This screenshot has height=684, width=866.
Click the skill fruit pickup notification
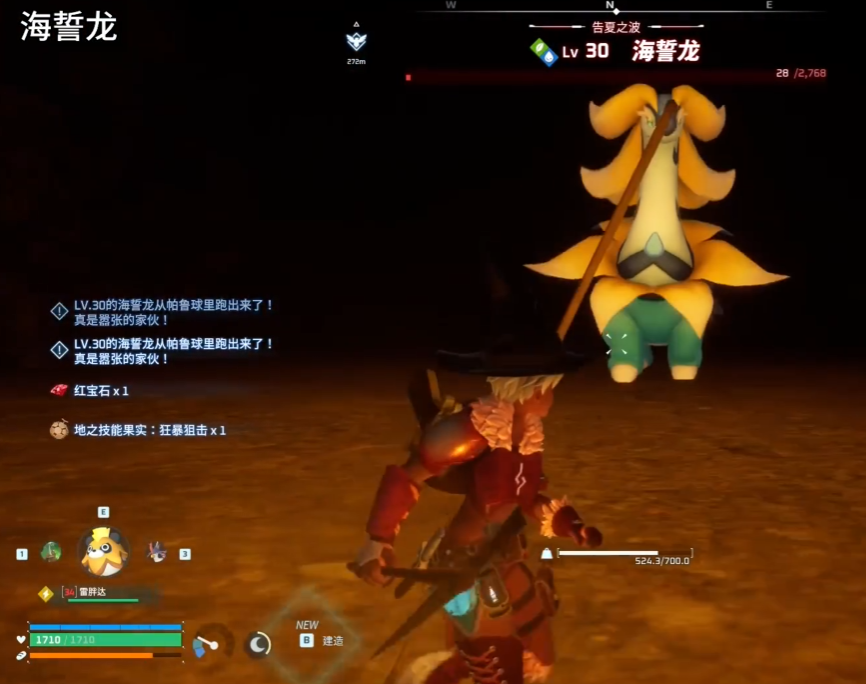(x=139, y=430)
